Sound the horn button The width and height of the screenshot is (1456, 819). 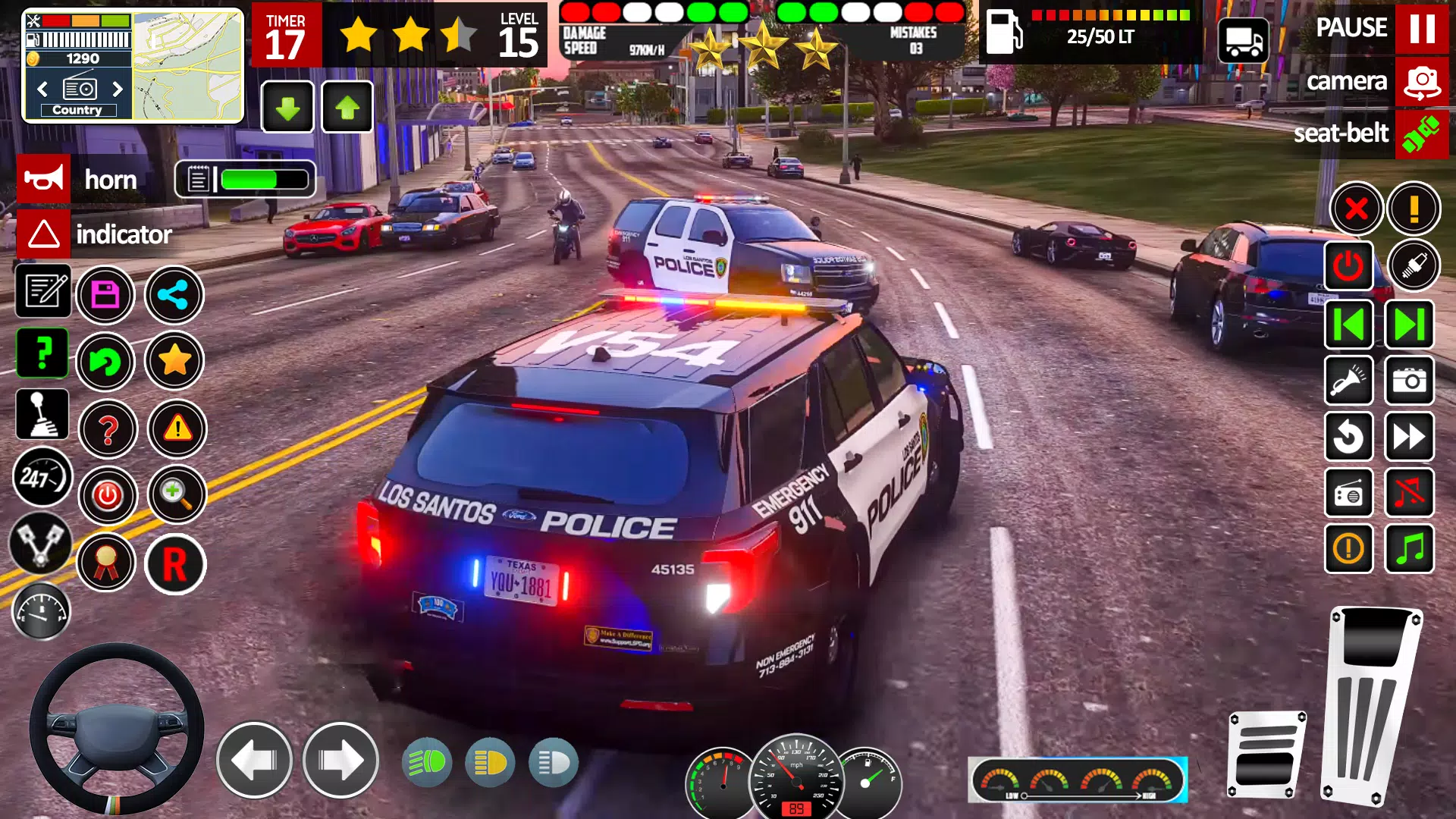[x=43, y=180]
